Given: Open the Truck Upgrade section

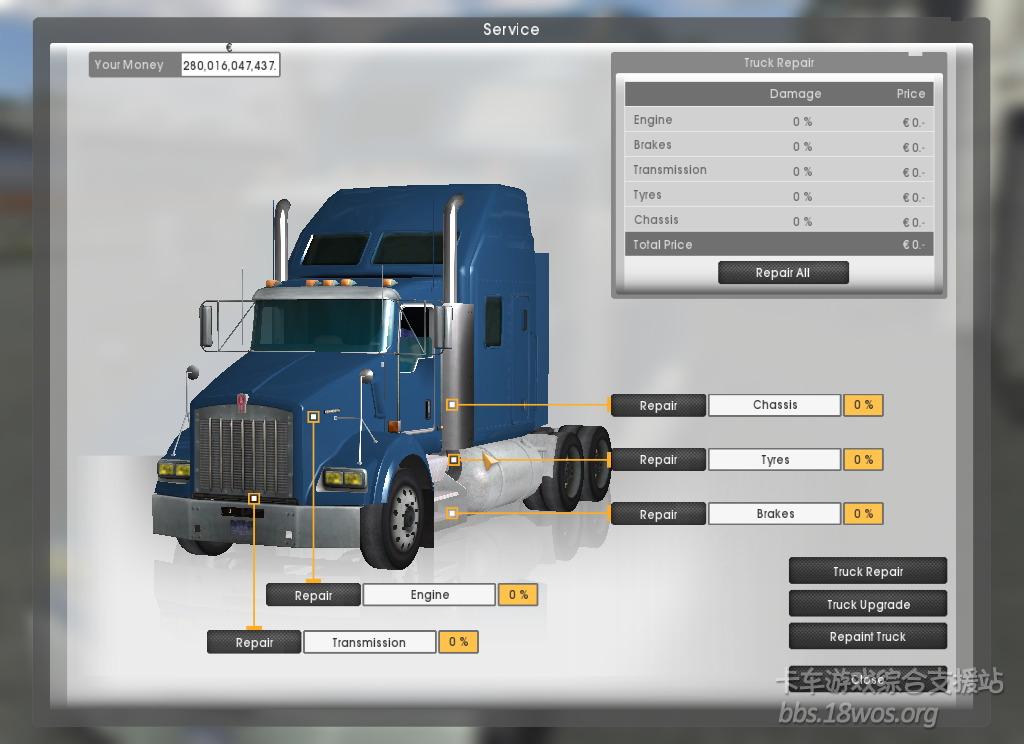Looking at the screenshot, I should 867,605.
